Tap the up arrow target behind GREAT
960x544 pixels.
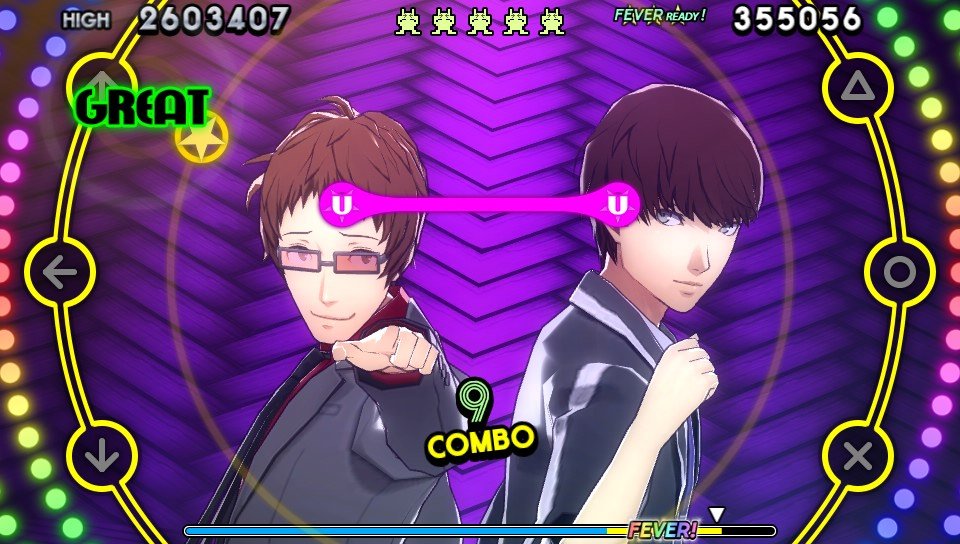pos(100,84)
